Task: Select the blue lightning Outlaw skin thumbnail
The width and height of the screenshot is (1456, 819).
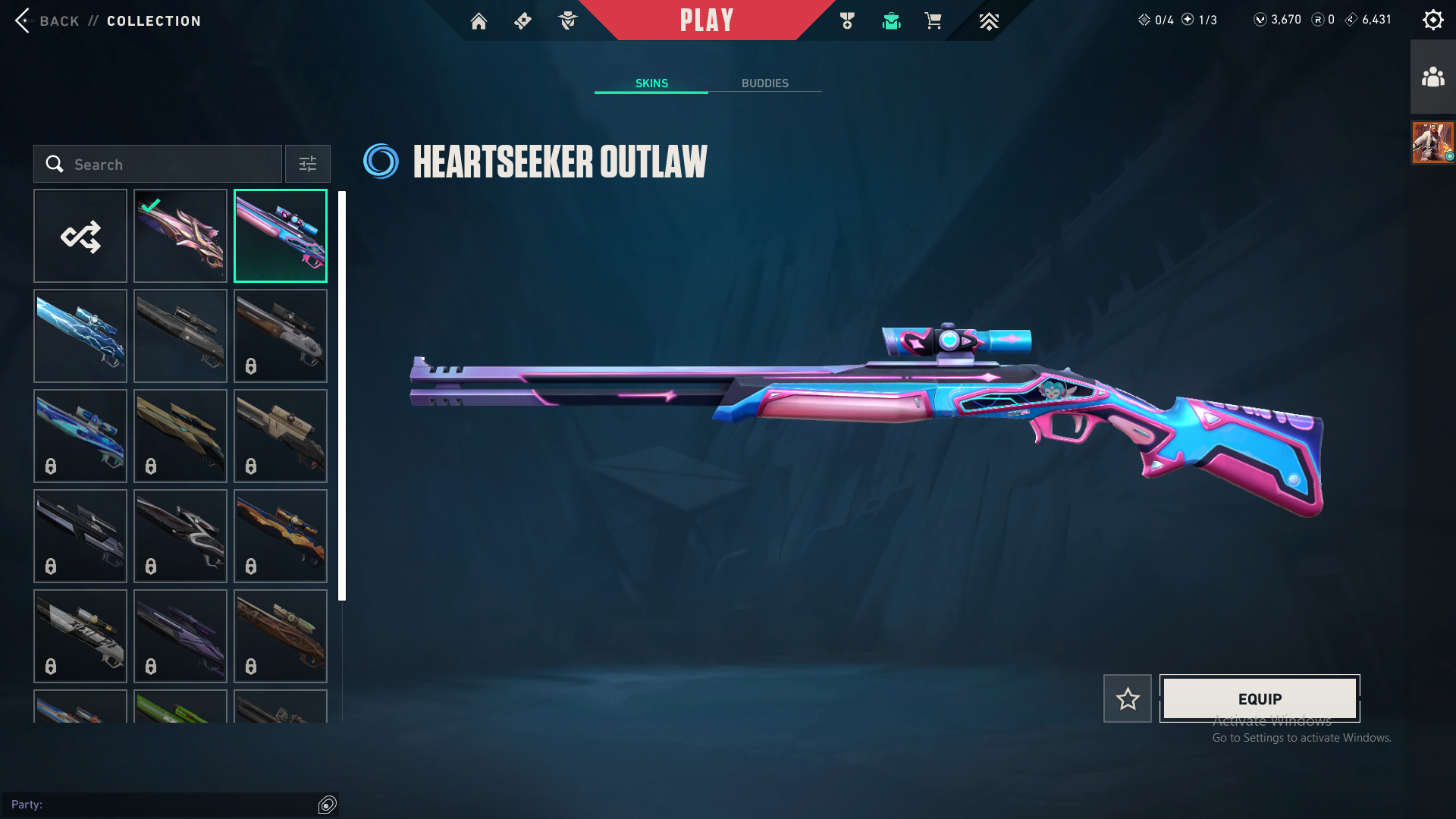Action: (x=80, y=336)
